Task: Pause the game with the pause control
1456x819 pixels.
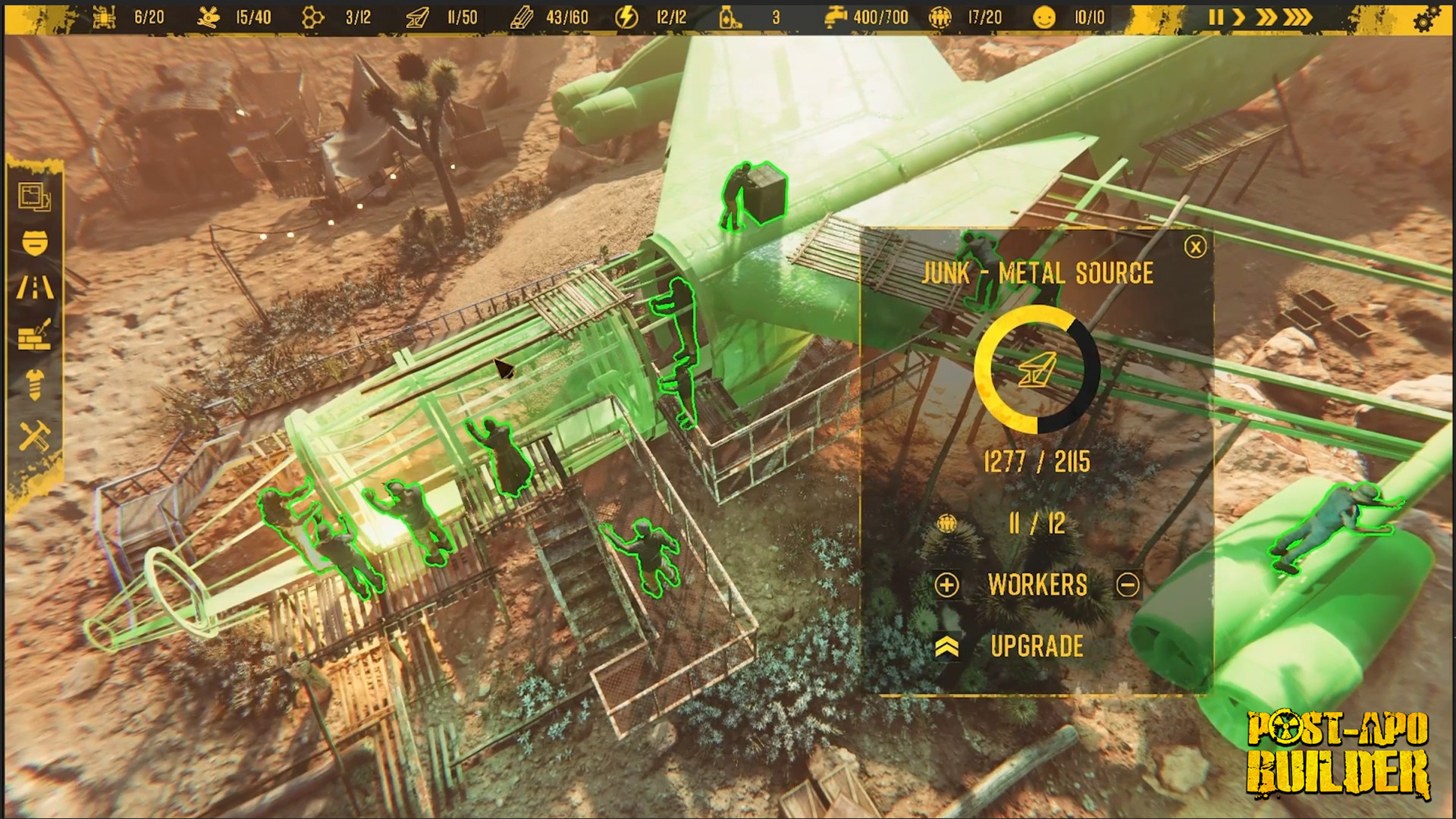Action: pos(1216,17)
